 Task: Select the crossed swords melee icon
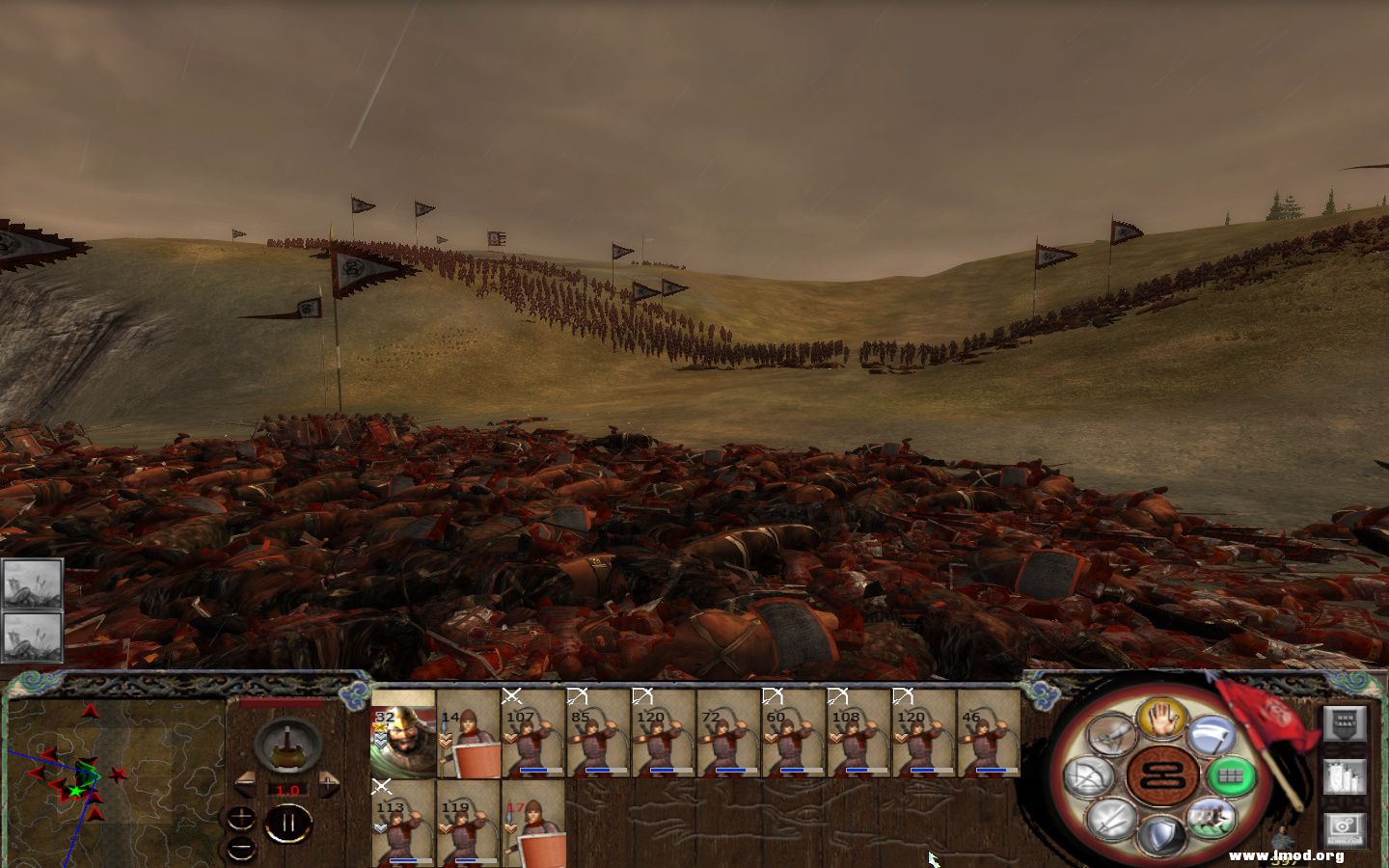pos(1111,820)
